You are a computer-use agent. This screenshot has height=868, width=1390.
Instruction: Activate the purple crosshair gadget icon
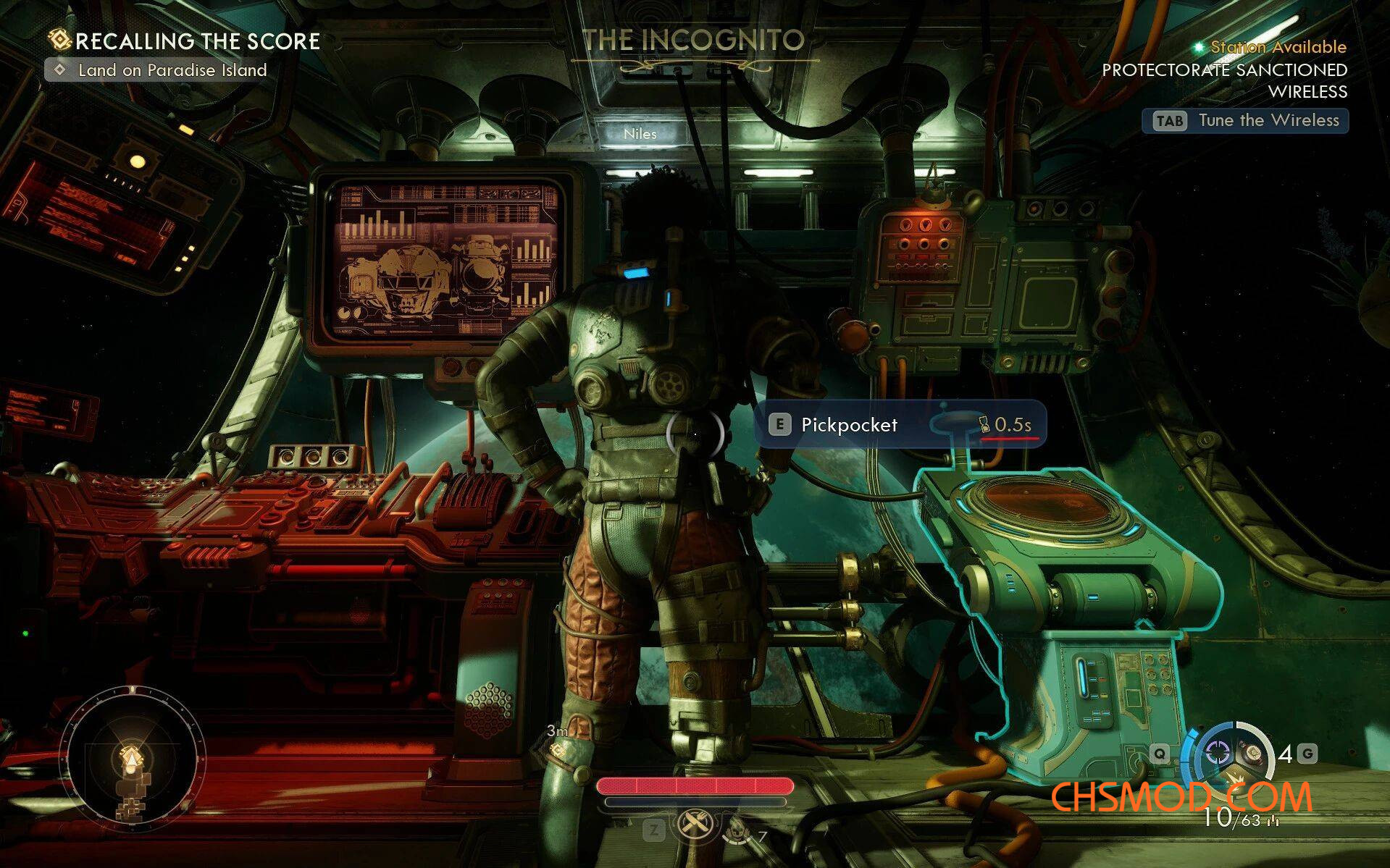coord(1216,753)
